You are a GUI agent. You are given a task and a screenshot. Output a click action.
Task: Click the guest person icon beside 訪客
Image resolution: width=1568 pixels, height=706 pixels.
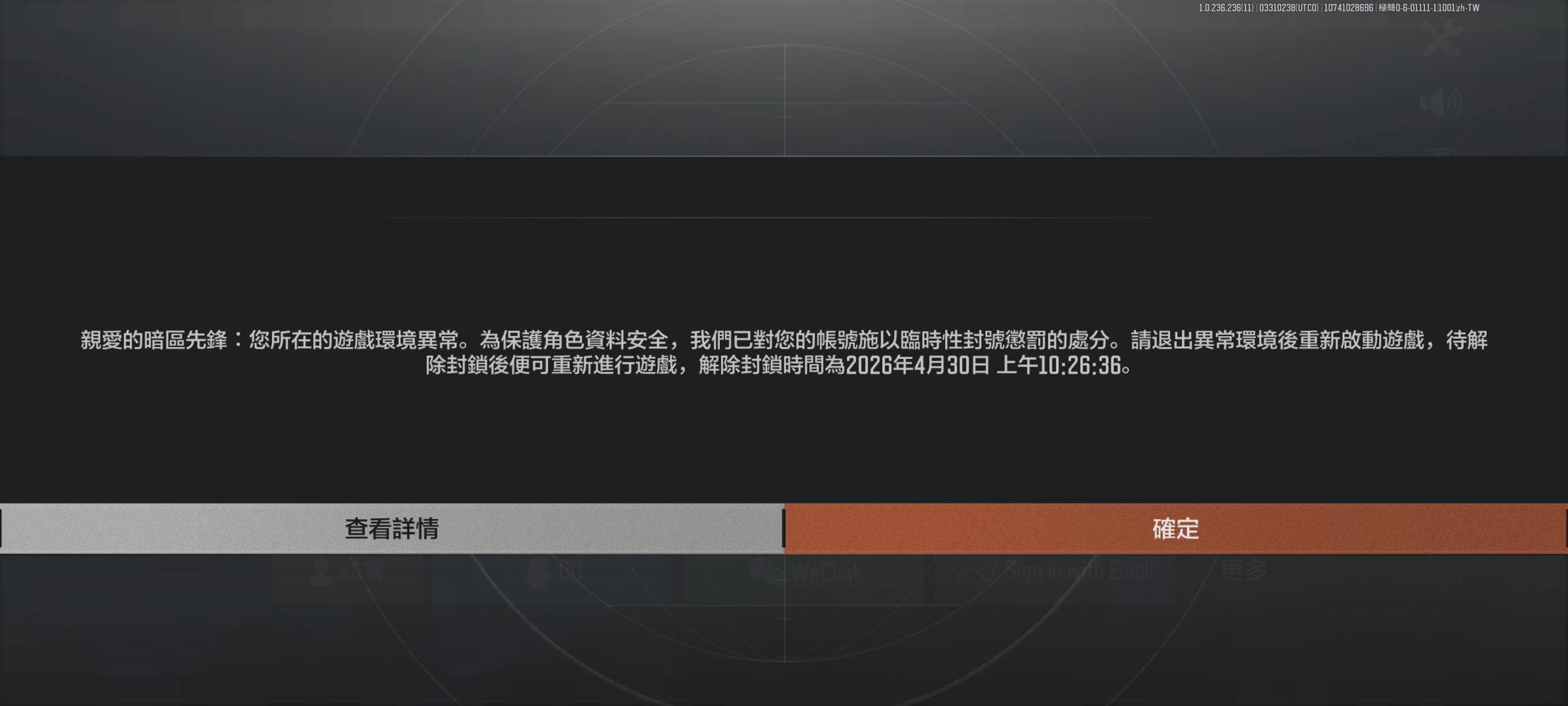click(321, 571)
